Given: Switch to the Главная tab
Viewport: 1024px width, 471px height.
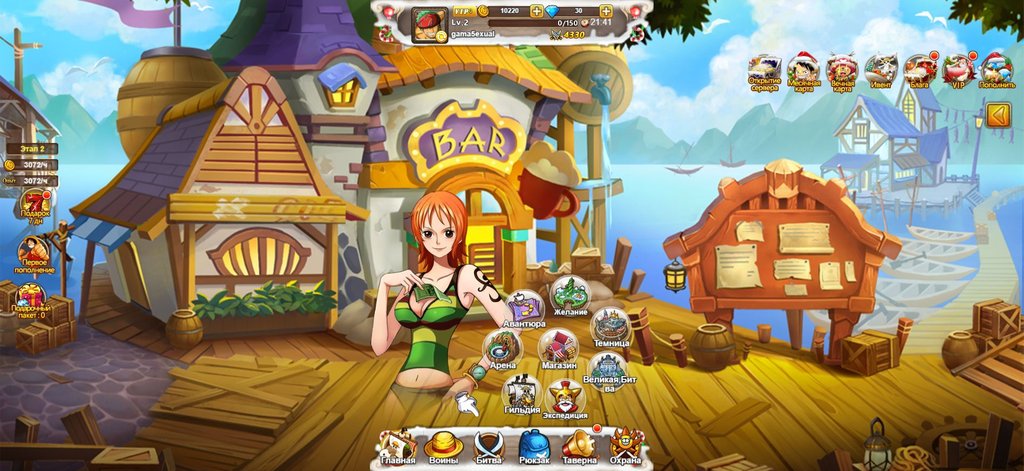Looking at the screenshot, I should [397, 447].
